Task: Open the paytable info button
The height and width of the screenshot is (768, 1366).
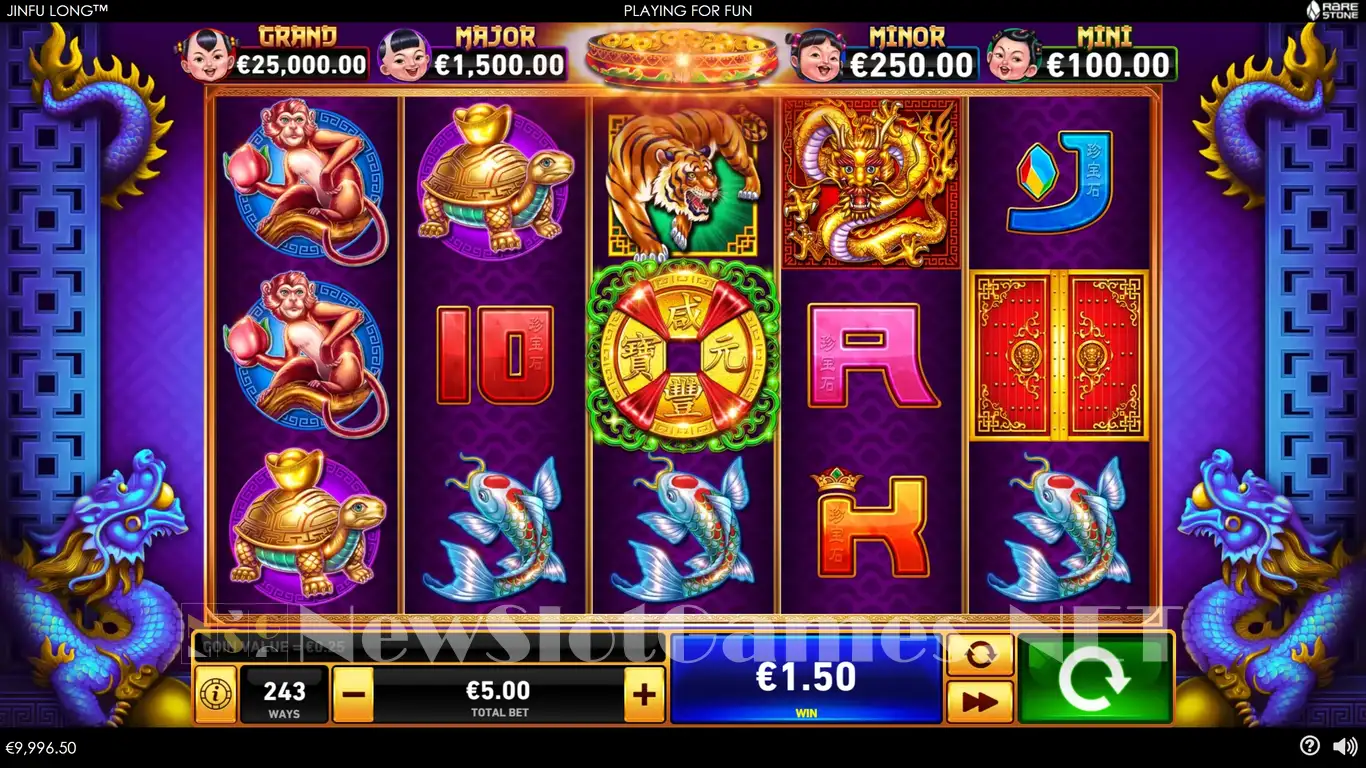Action: (x=215, y=694)
